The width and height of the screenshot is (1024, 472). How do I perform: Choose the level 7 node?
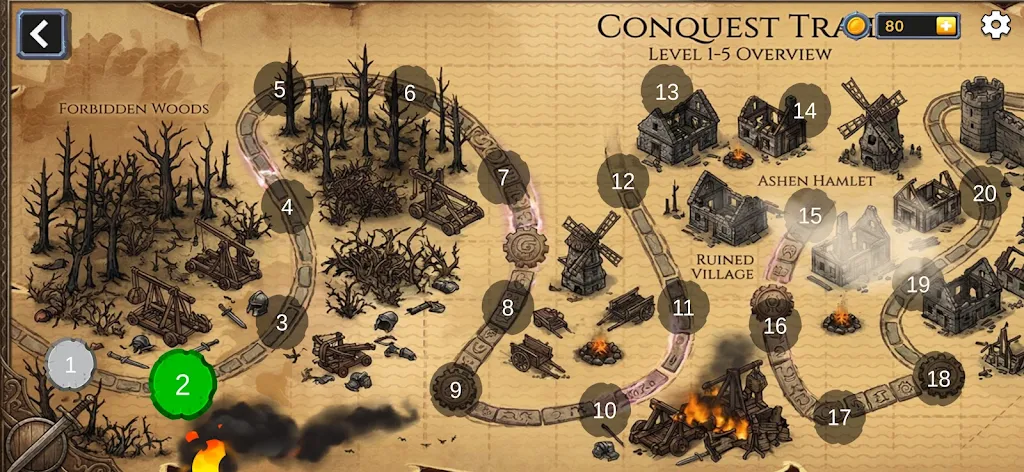(503, 178)
